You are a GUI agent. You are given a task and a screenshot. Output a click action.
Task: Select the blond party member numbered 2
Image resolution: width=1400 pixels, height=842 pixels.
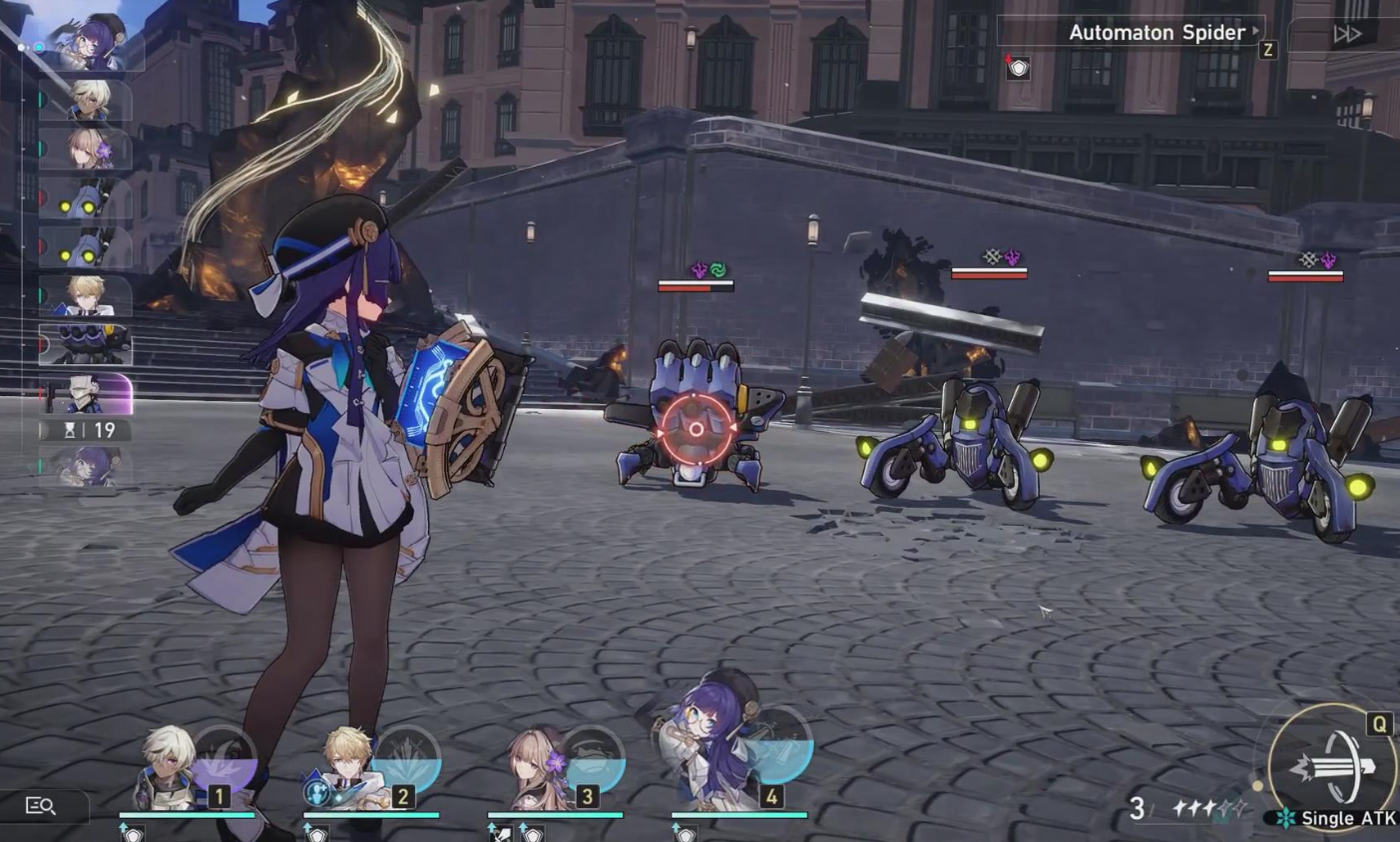[351, 770]
